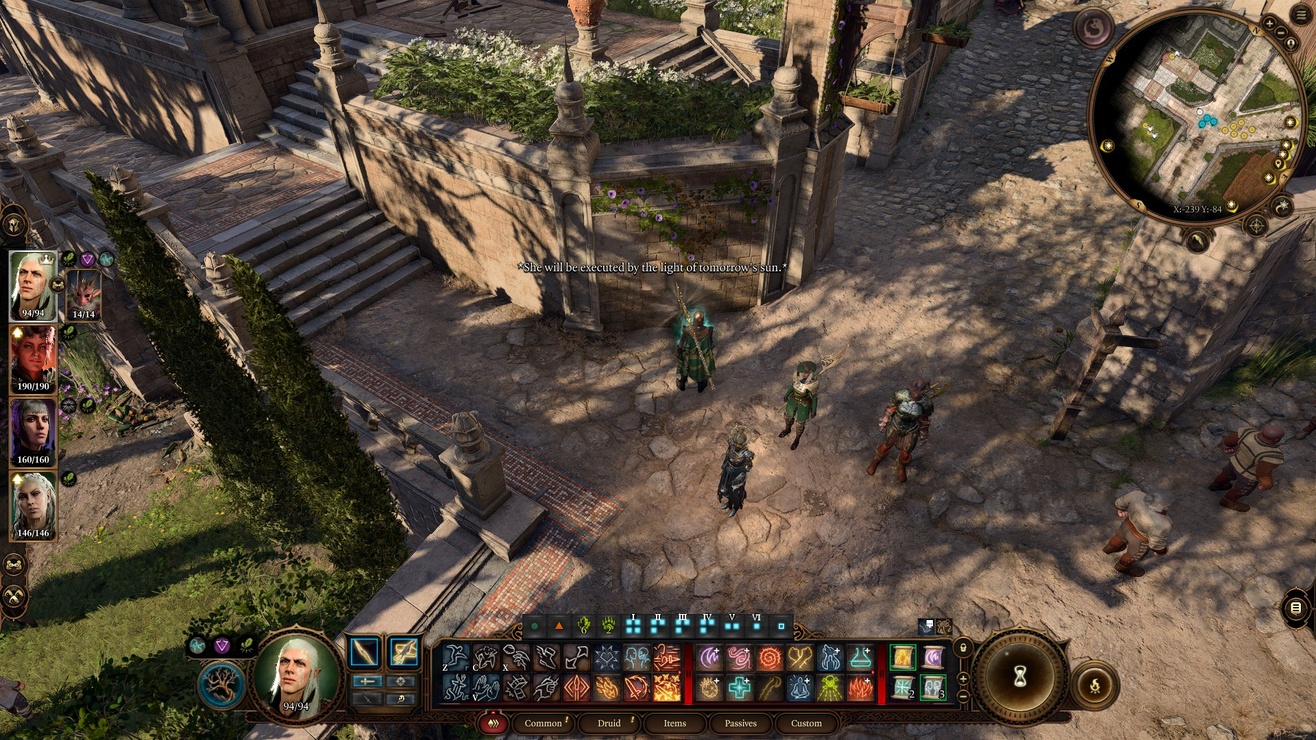
Task: Use the scroll item with count 2
Action: click(x=903, y=688)
